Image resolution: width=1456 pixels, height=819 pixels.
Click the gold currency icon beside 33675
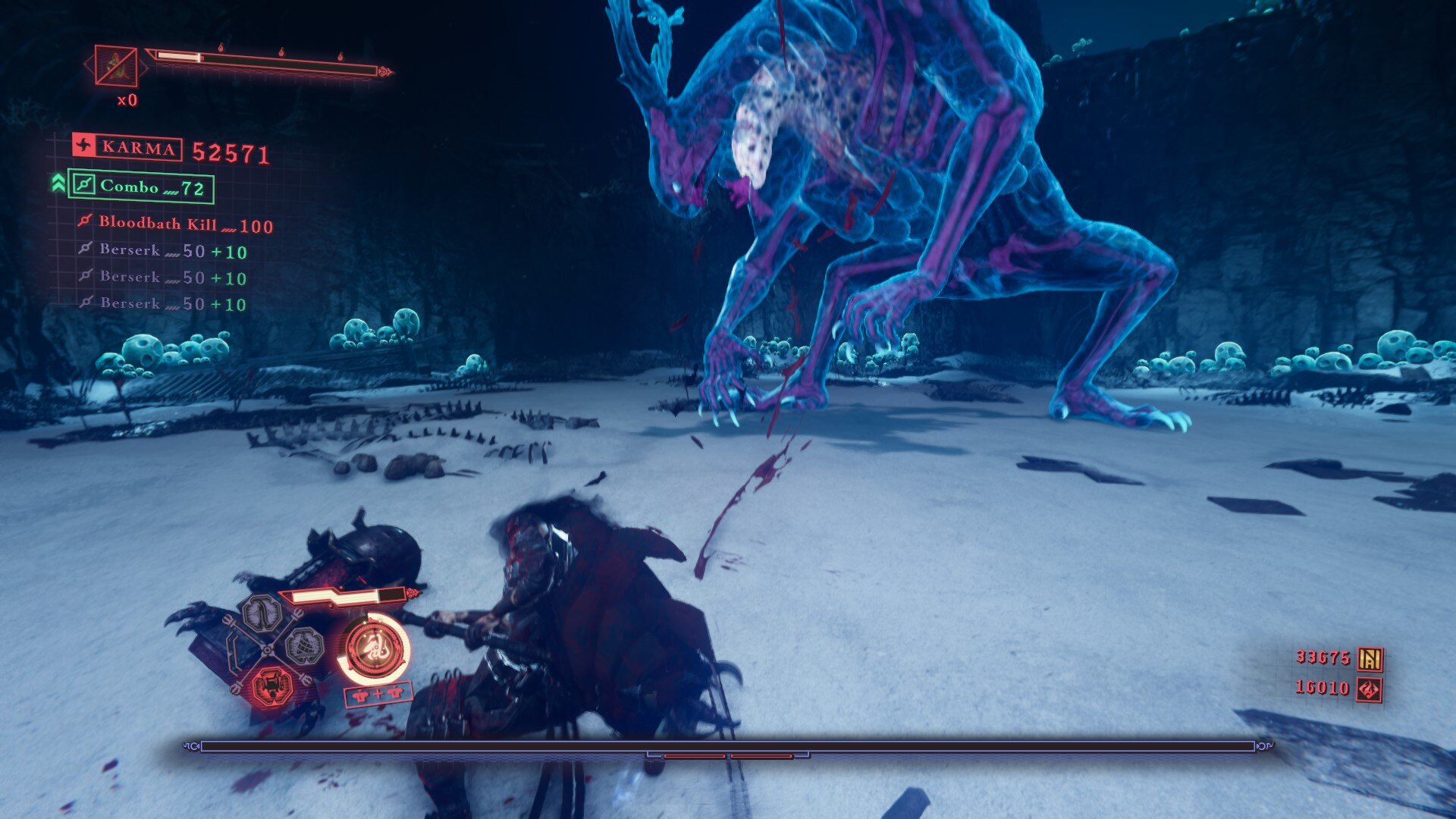[1370, 659]
